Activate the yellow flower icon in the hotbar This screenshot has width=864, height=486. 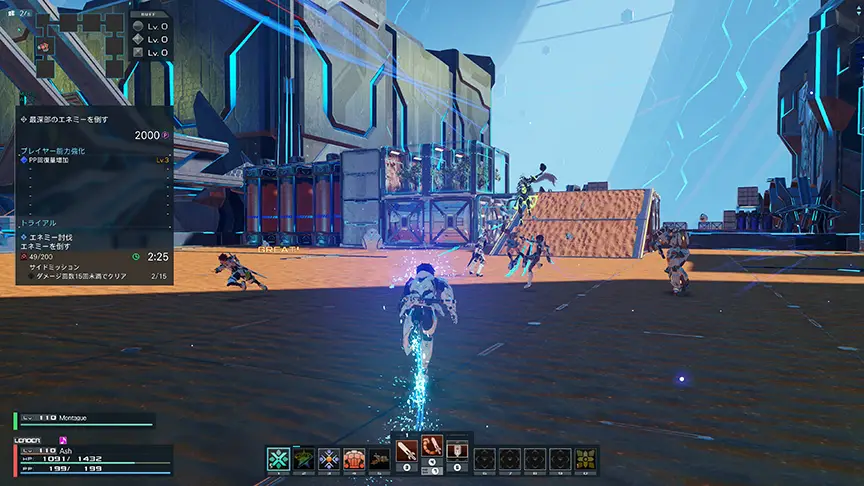pyautogui.click(x=586, y=459)
